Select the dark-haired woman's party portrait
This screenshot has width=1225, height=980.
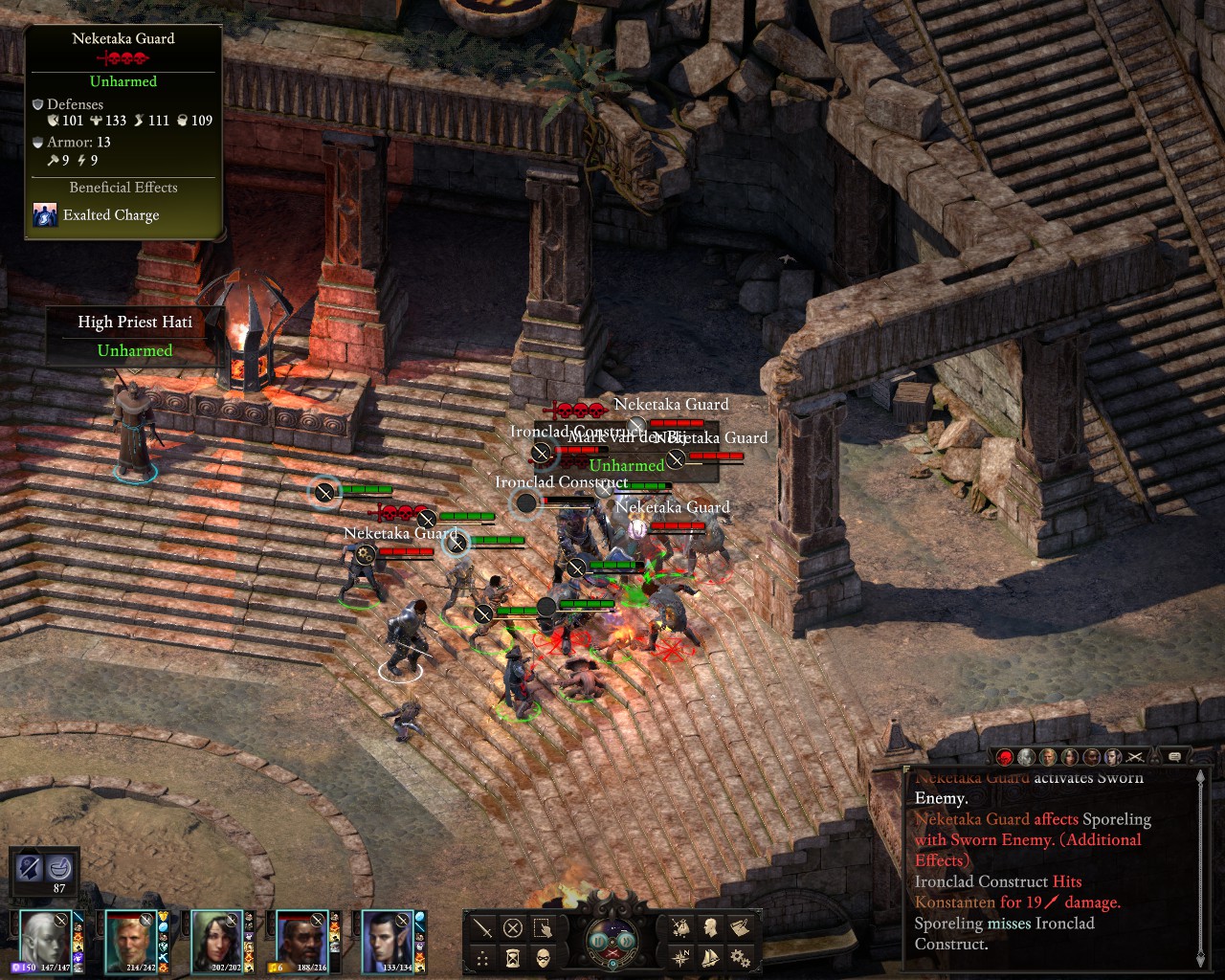pyautogui.click(x=216, y=939)
